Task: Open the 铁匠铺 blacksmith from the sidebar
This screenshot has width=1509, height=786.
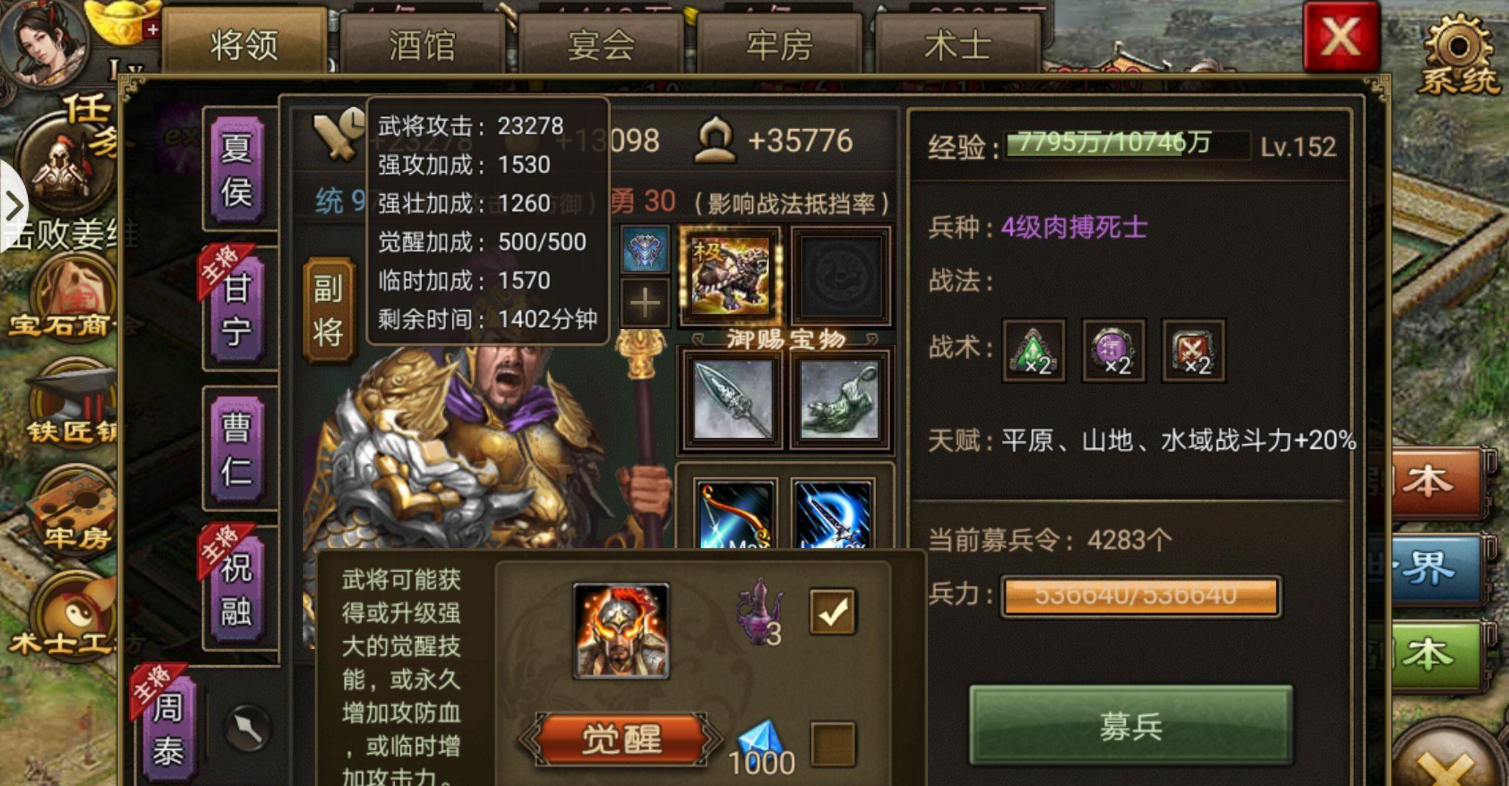Action: 72,400
